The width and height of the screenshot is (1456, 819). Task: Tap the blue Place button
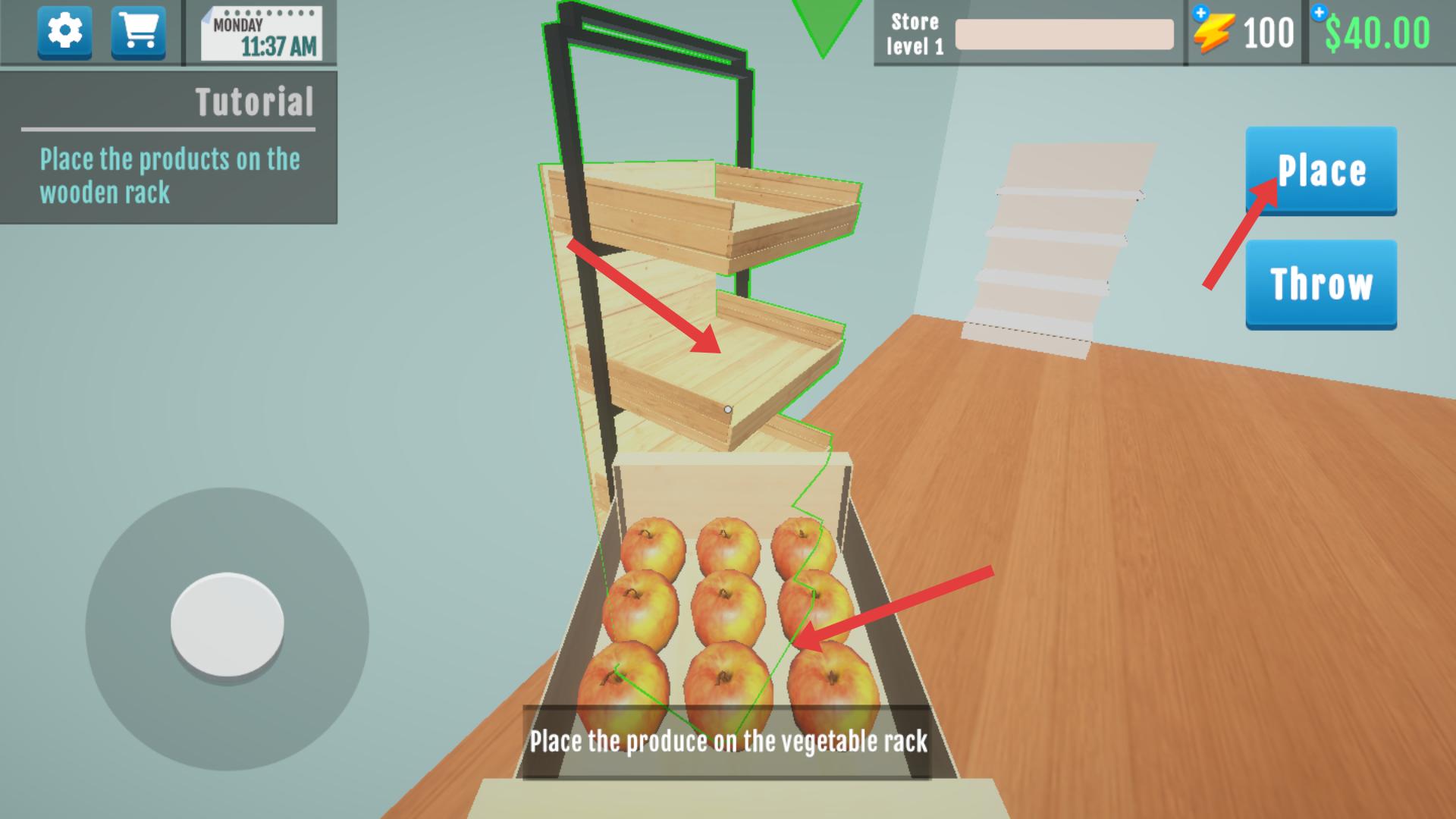(x=1320, y=171)
